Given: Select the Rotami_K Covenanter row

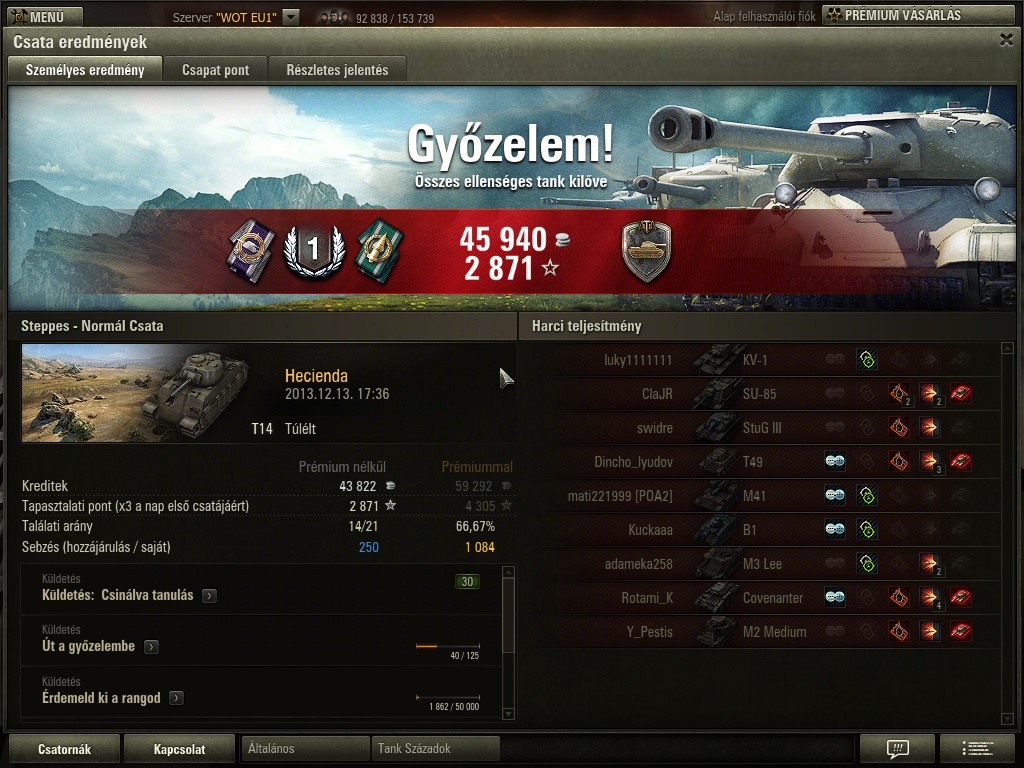Looking at the screenshot, I should click(760, 598).
